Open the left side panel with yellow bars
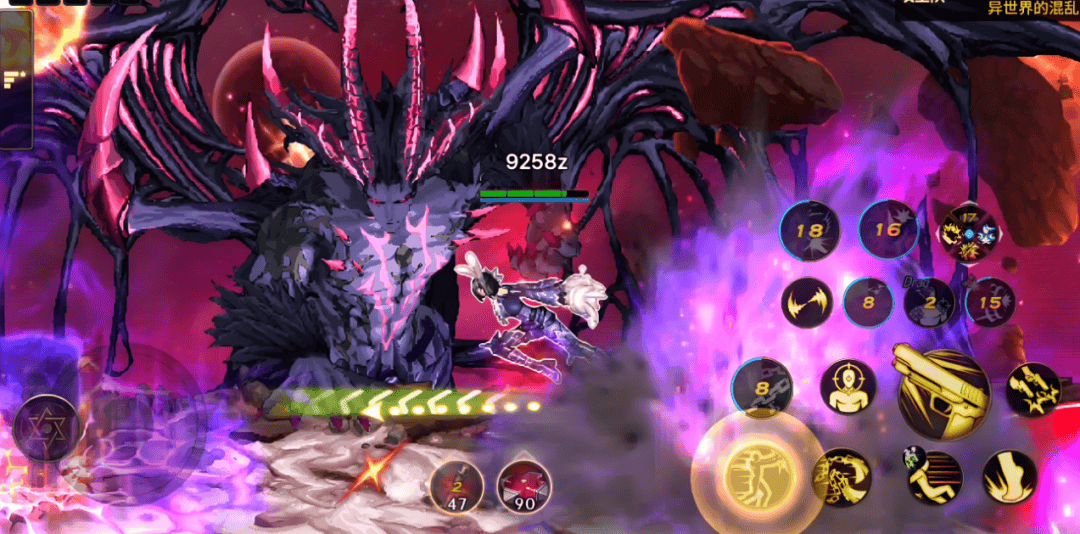Image resolution: width=1080 pixels, height=534 pixels. [16, 78]
